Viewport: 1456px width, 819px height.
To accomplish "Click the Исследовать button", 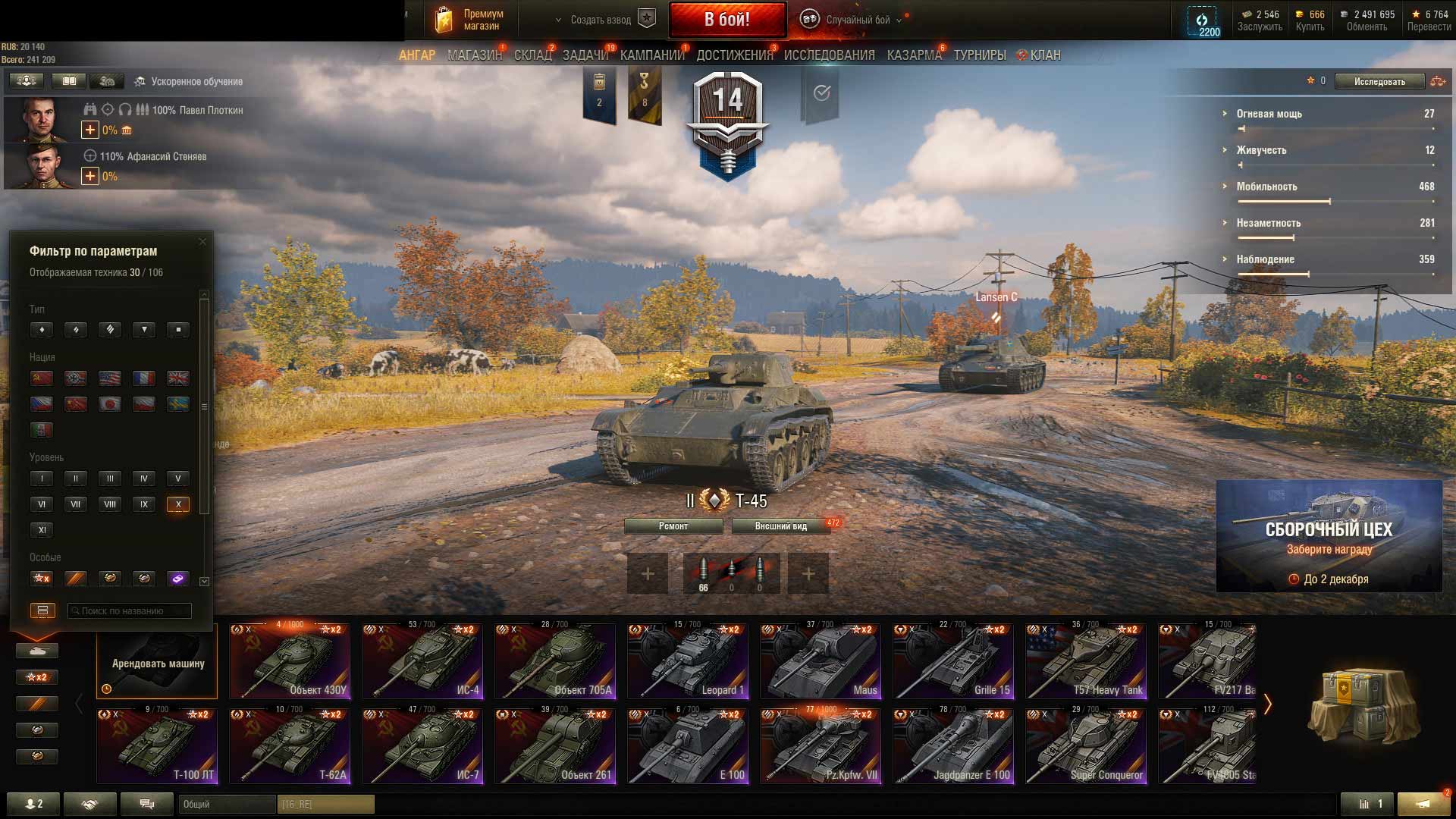I will [1379, 81].
